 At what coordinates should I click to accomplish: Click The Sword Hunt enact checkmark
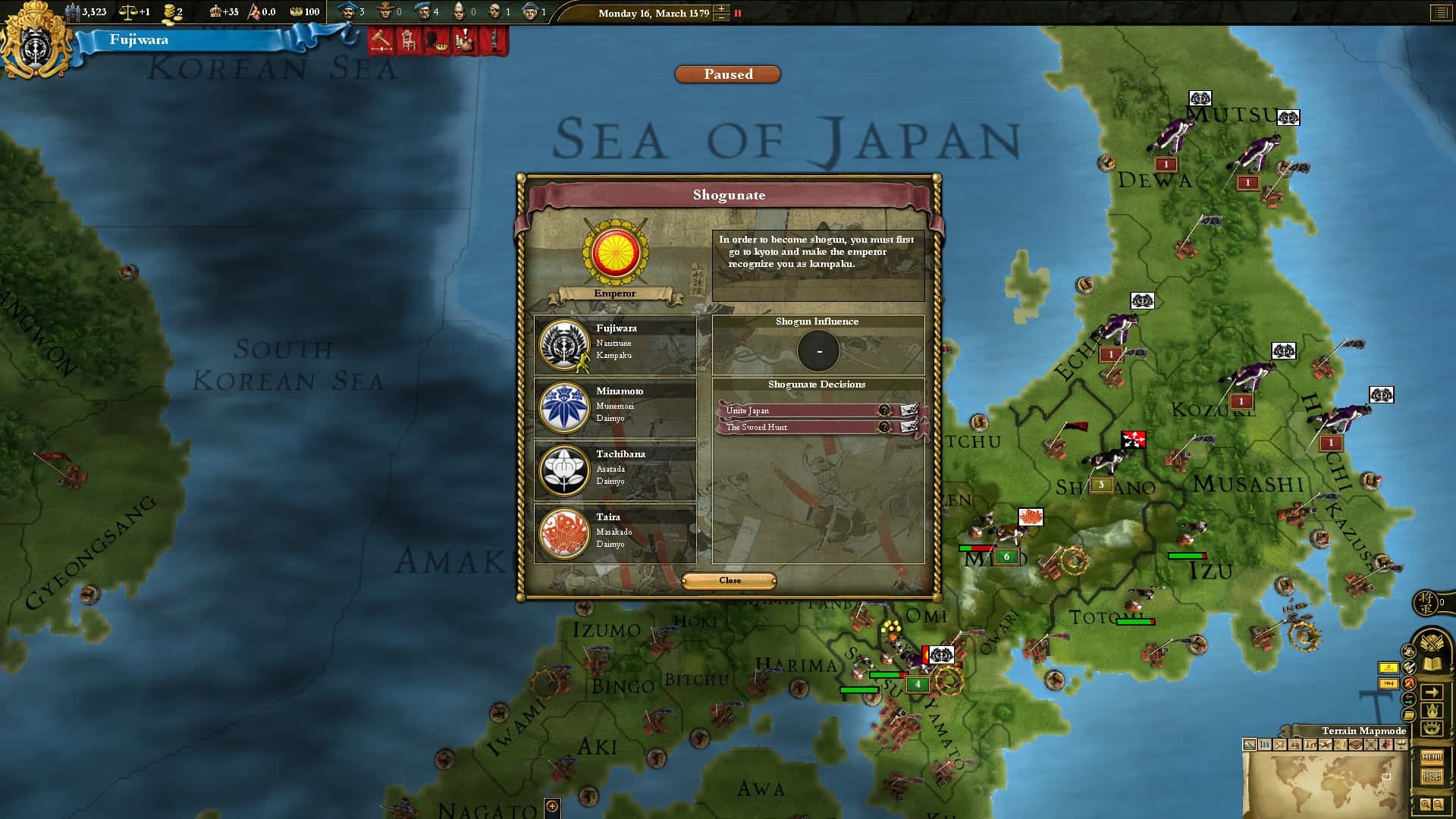click(912, 427)
